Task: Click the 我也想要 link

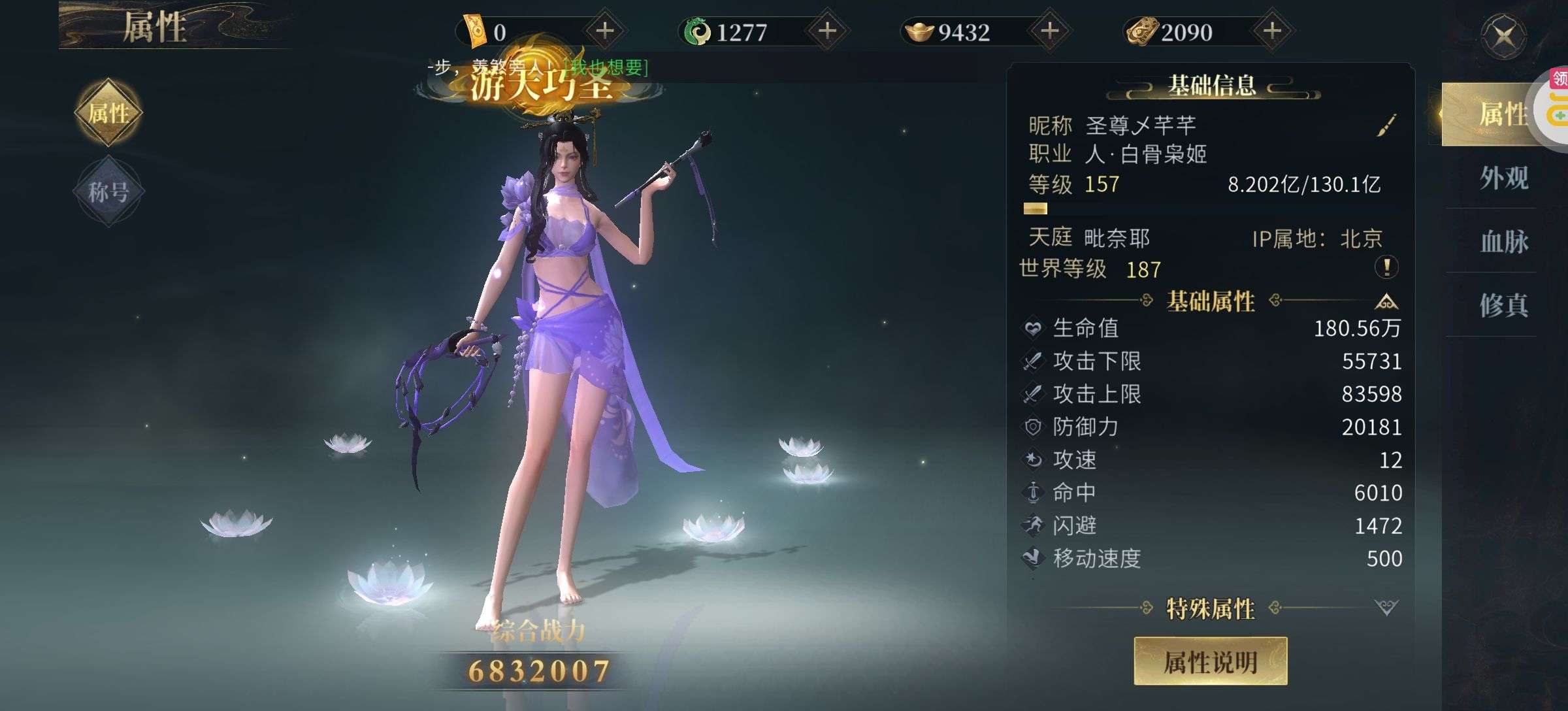Action: [606, 67]
